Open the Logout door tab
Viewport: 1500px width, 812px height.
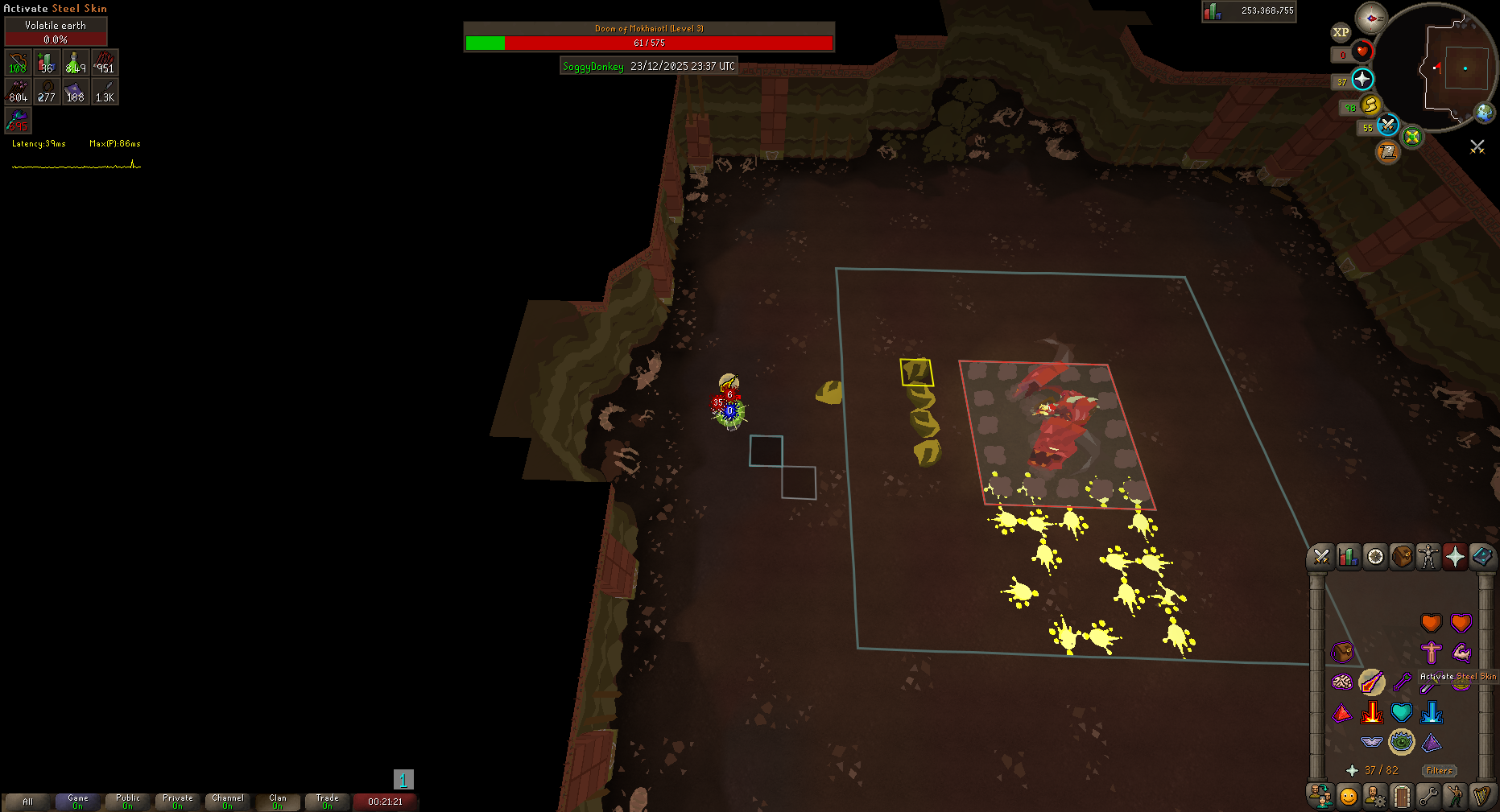click(1402, 796)
